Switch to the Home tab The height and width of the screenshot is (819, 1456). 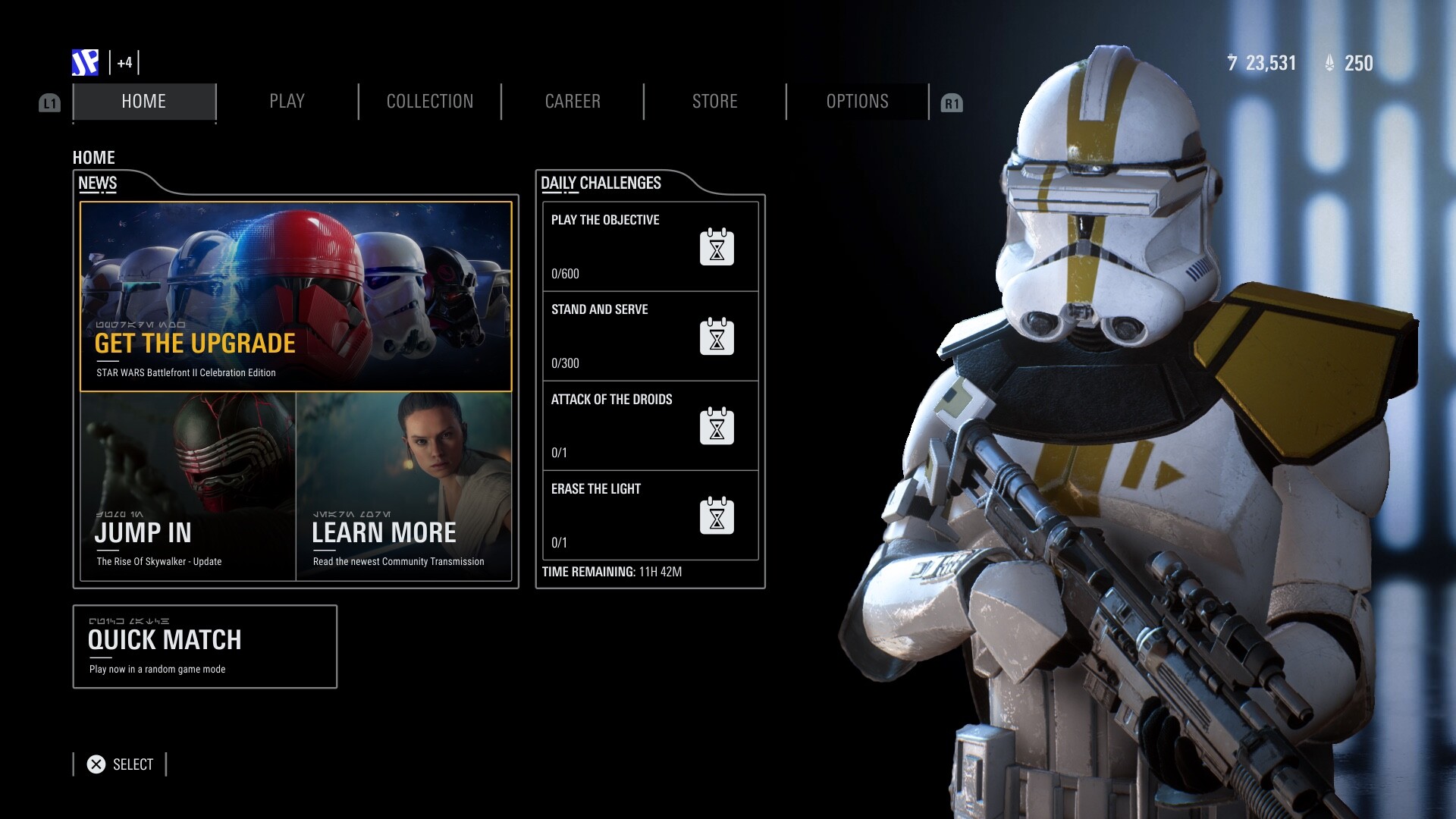(144, 102)
